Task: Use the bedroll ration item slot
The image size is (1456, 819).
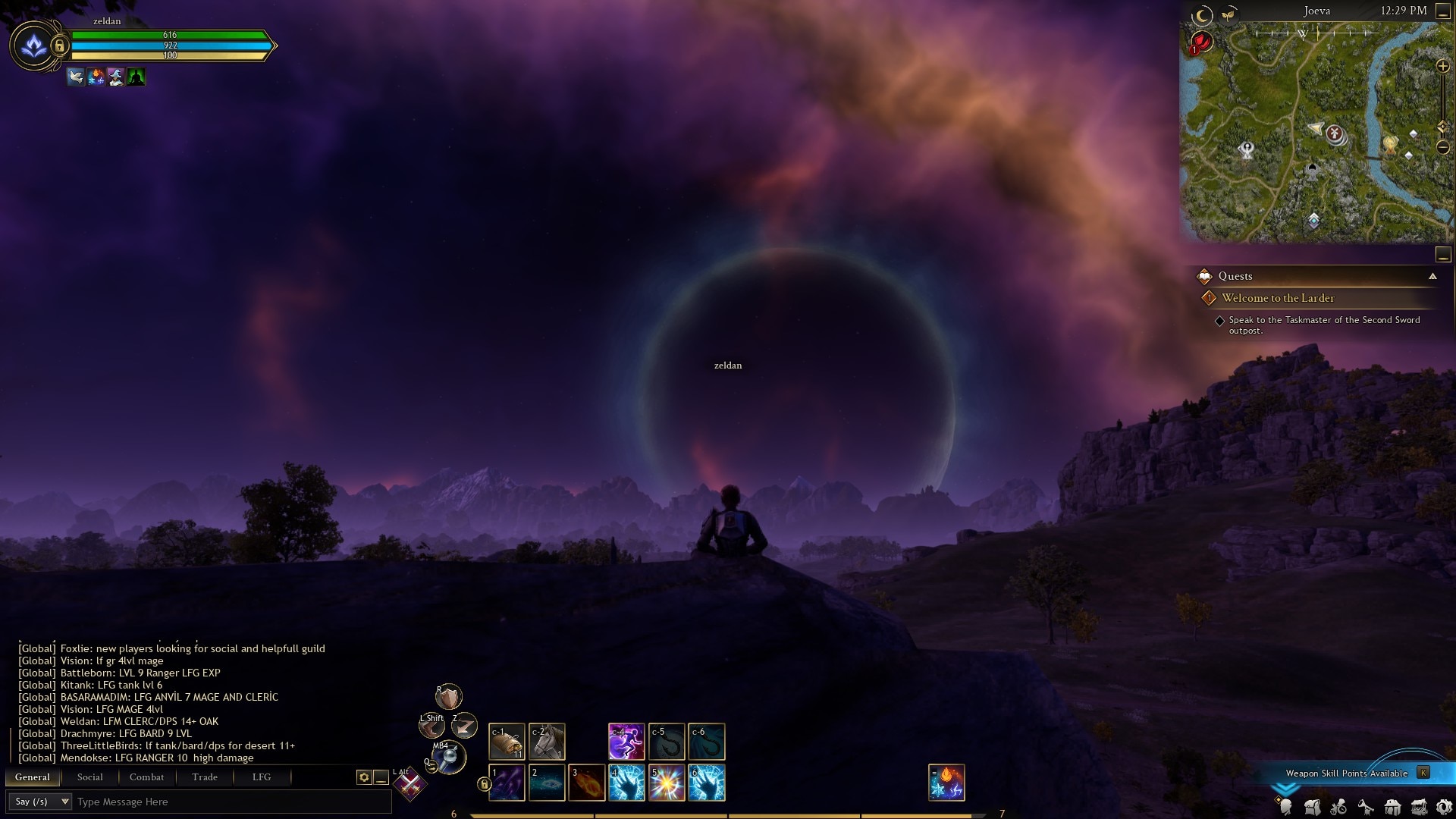Action: click(507, 742)
